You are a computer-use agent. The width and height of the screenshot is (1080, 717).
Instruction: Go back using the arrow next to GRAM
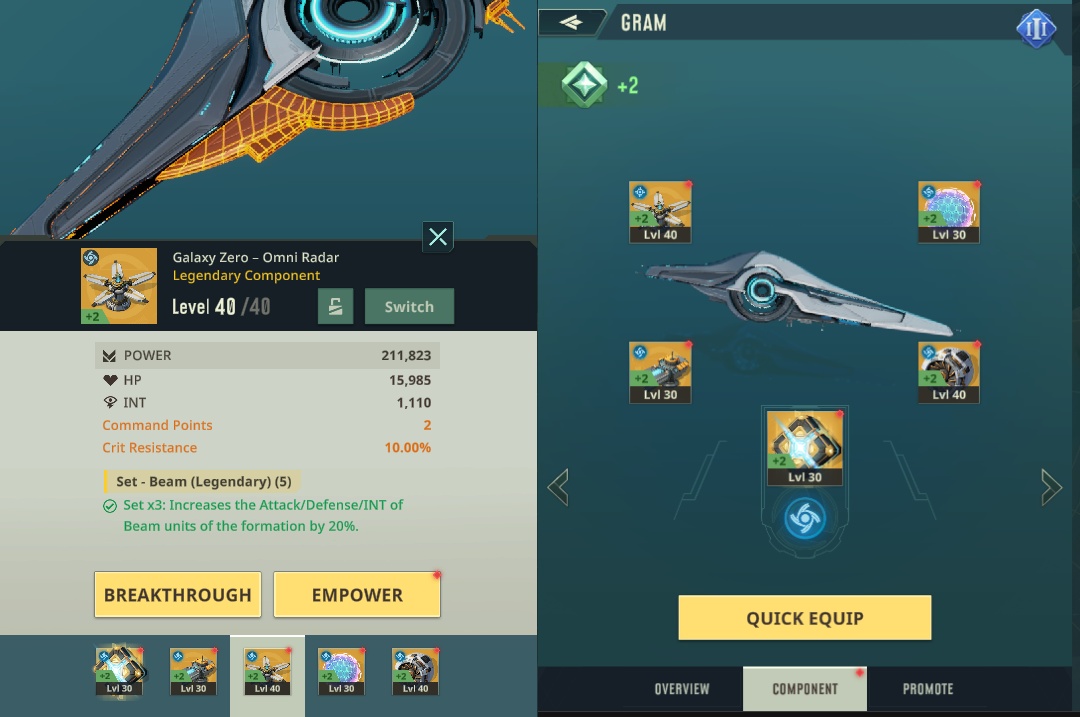point(571,22)
